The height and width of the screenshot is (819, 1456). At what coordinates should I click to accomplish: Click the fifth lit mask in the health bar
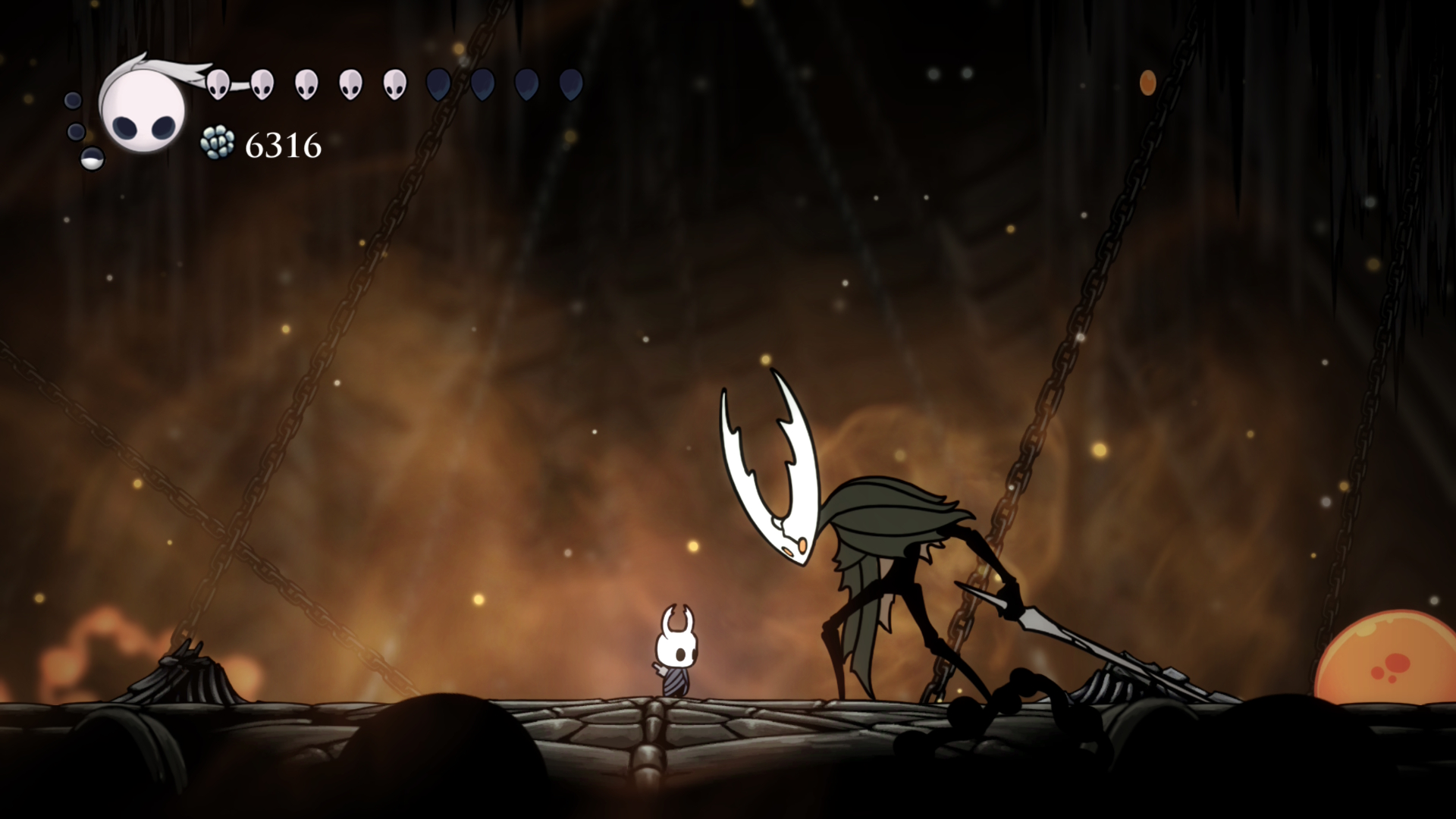[x=395, y=83]
